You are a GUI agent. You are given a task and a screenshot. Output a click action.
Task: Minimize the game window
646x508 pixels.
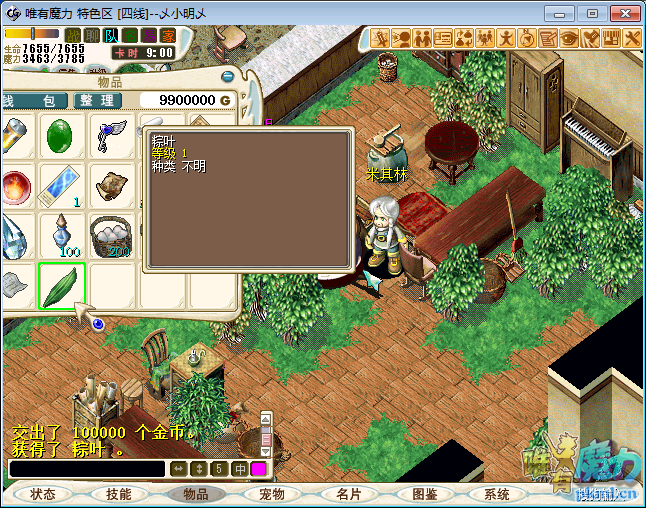click(566, 13)
